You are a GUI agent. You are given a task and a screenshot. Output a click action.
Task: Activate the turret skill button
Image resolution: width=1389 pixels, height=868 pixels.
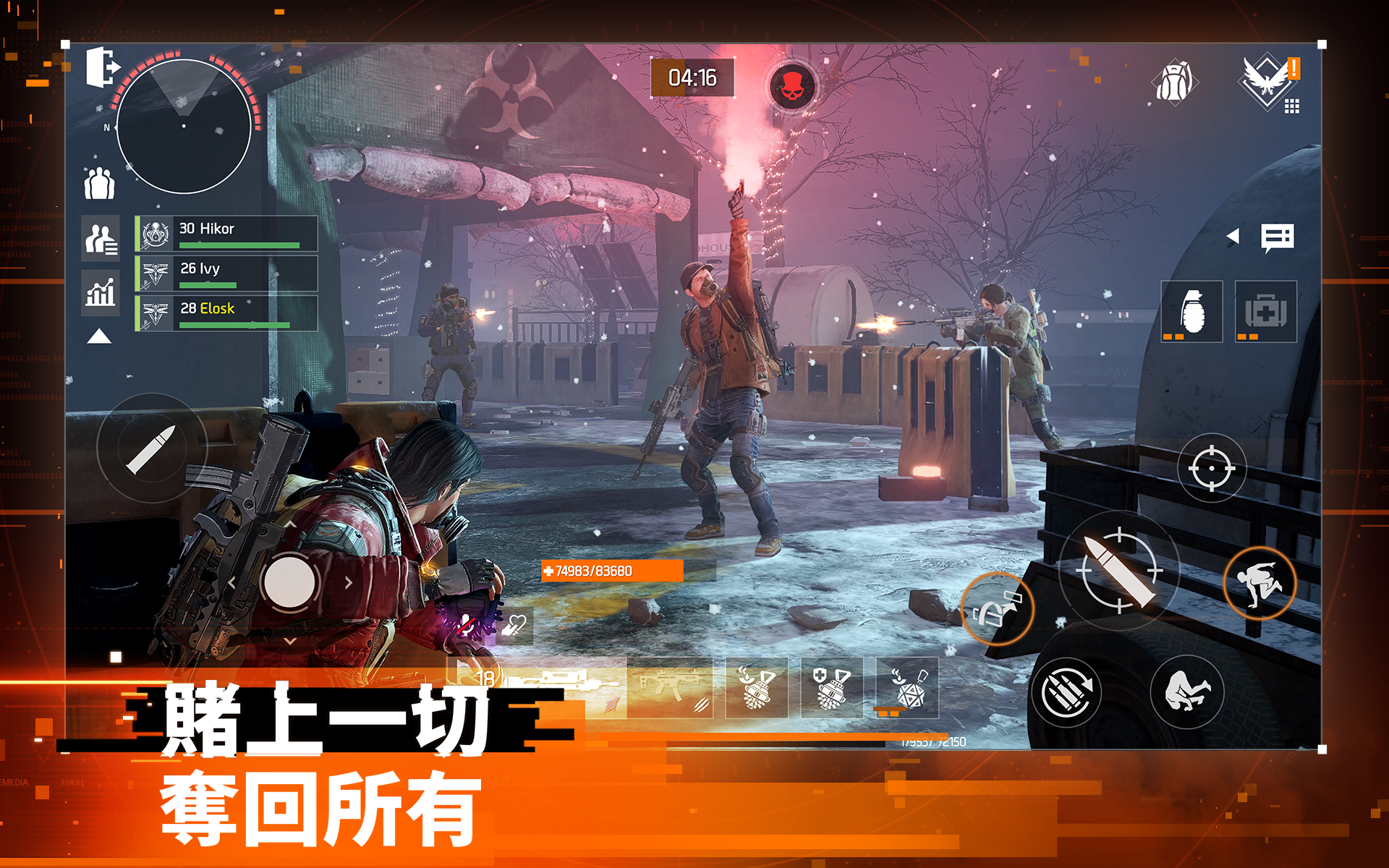click(997, 609)
